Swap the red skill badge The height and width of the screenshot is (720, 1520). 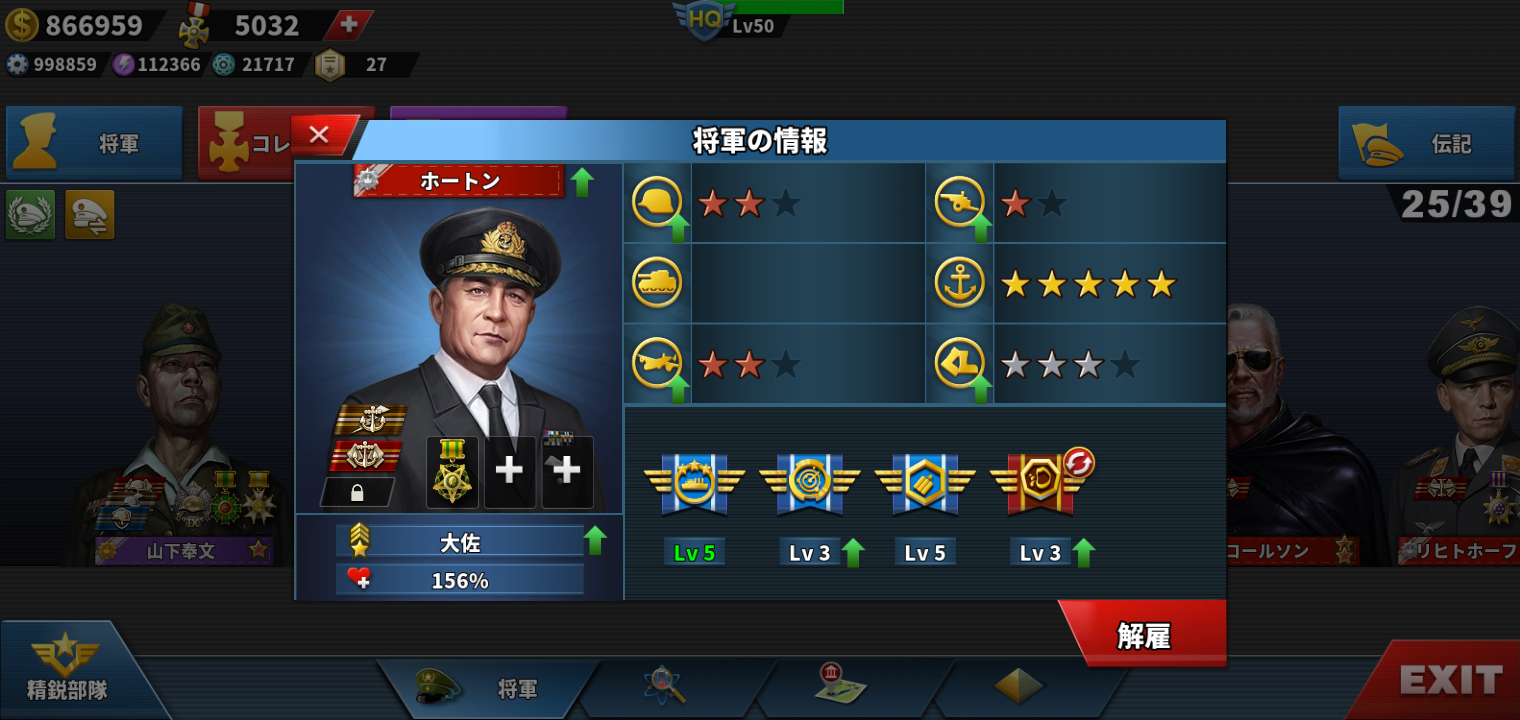[x=1079, y=463]
